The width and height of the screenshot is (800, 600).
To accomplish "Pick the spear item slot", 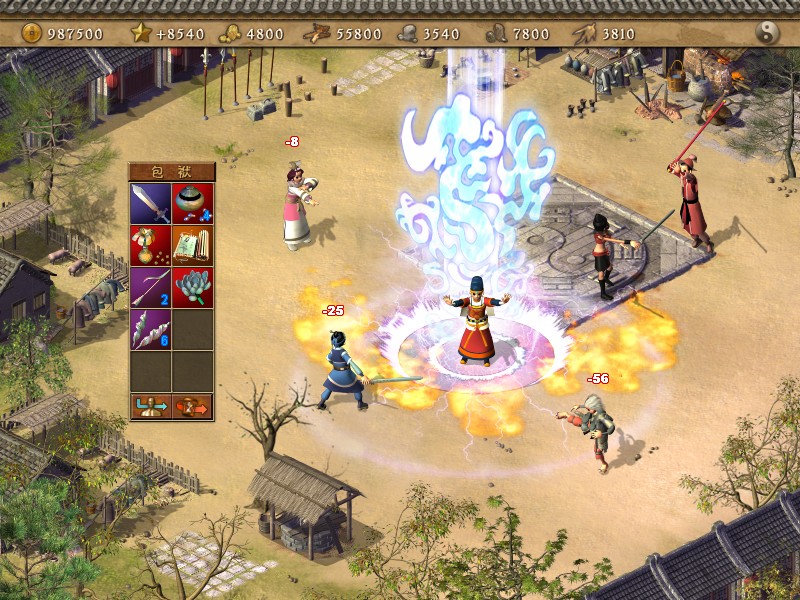I will (x=150, y=287).
